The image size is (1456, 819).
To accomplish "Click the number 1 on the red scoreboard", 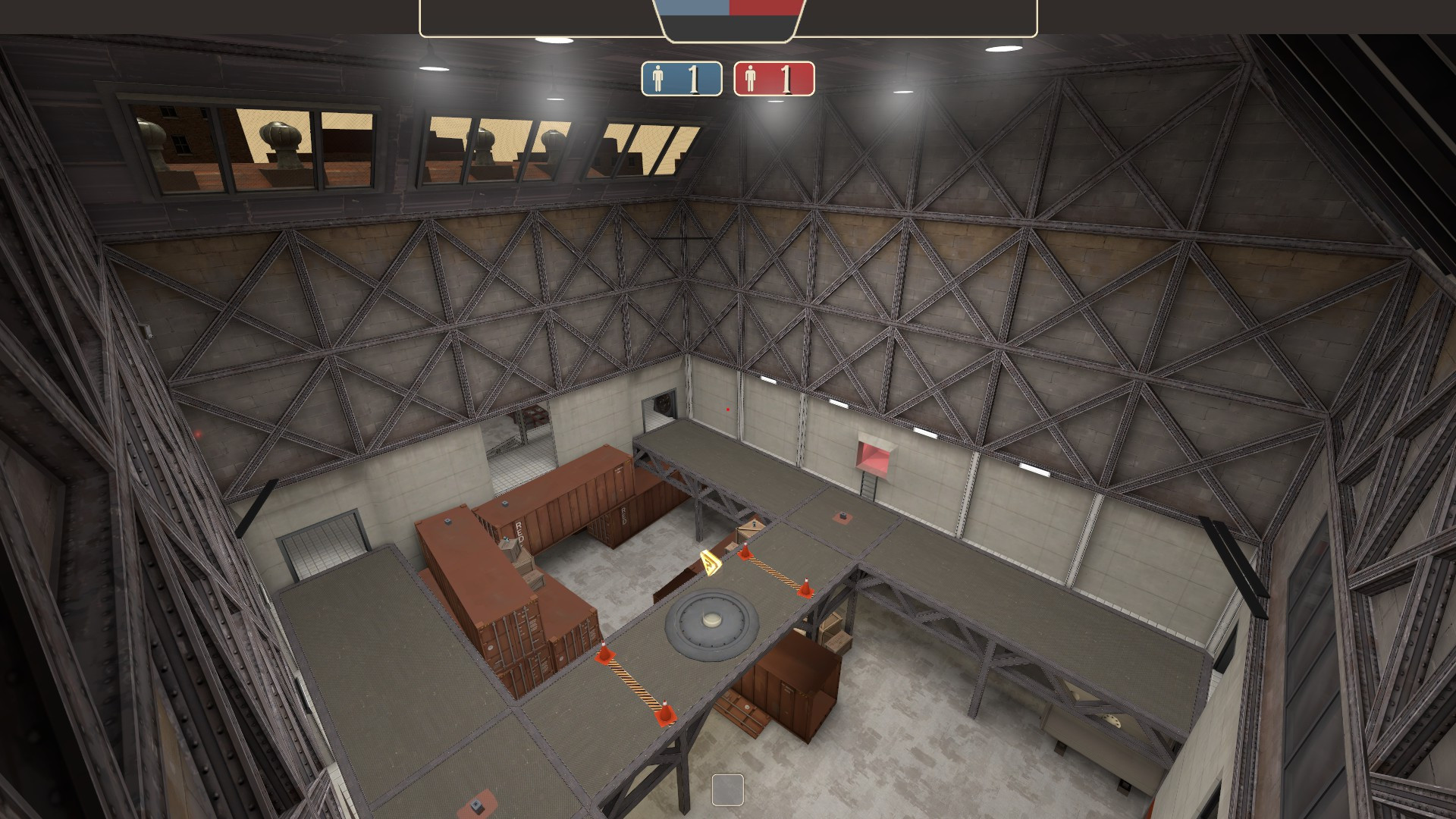I will (786, 77).
